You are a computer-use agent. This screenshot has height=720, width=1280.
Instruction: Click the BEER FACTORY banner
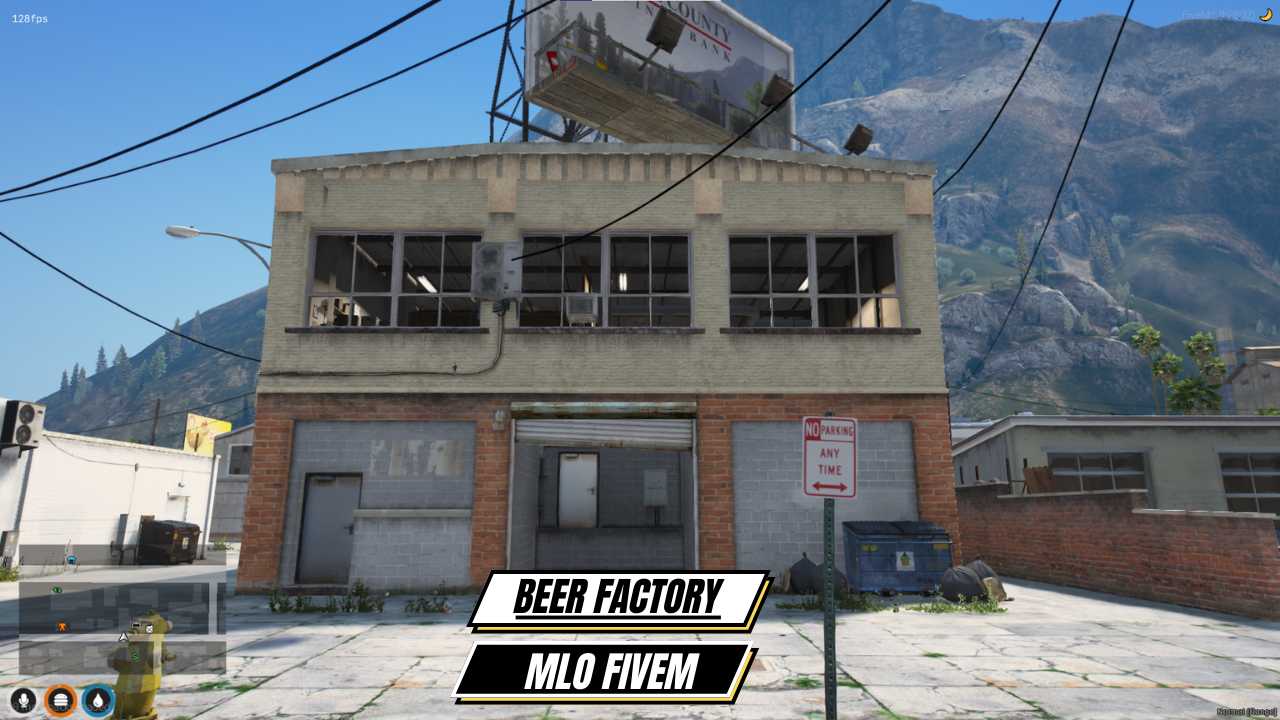pyautogui.click(x=620, y=597)
